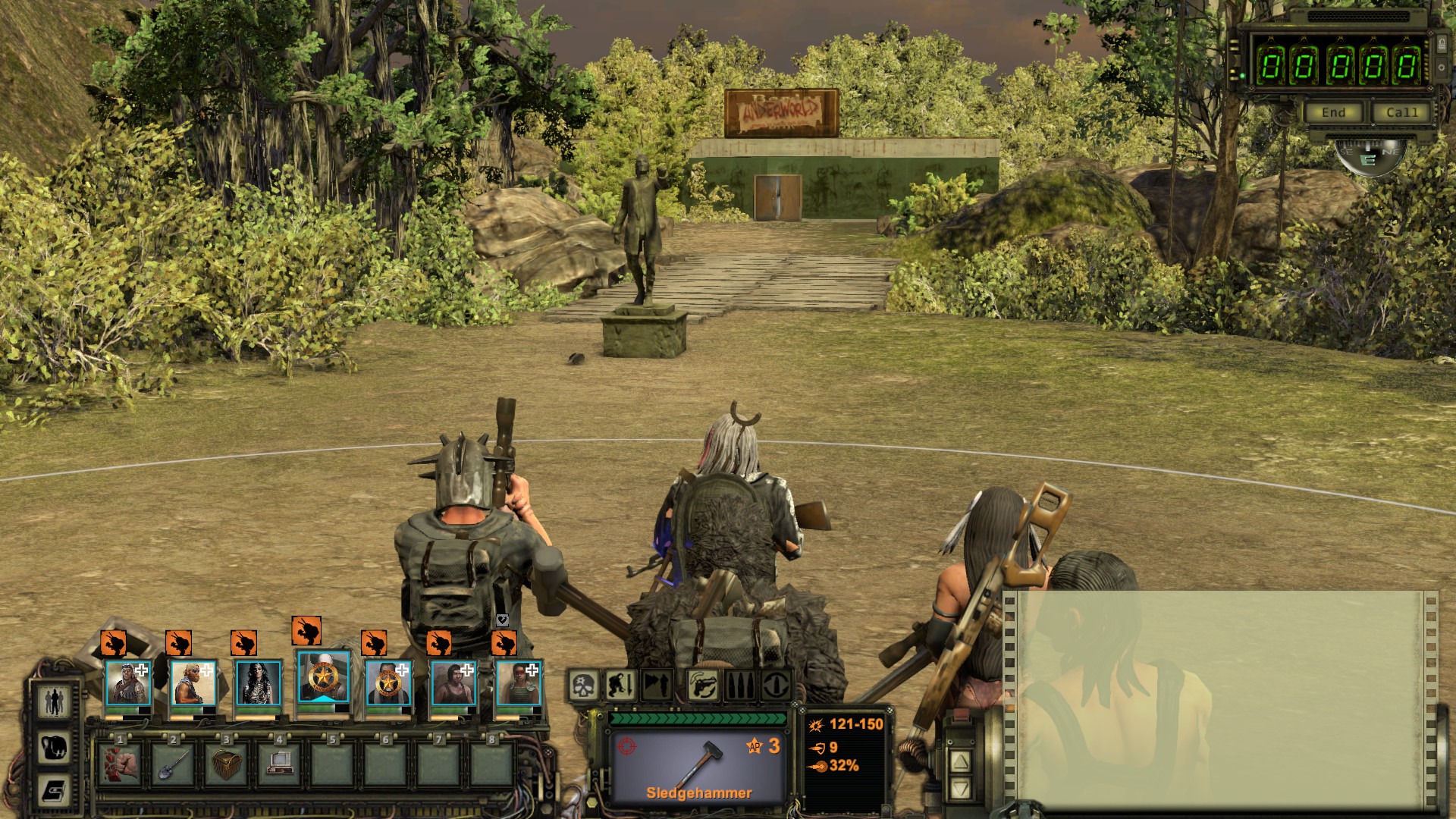Activate the treasure chest hotbar slot
Viewport: 1456px width, 819px height.
pyautogui.click(x=227, y=763)
